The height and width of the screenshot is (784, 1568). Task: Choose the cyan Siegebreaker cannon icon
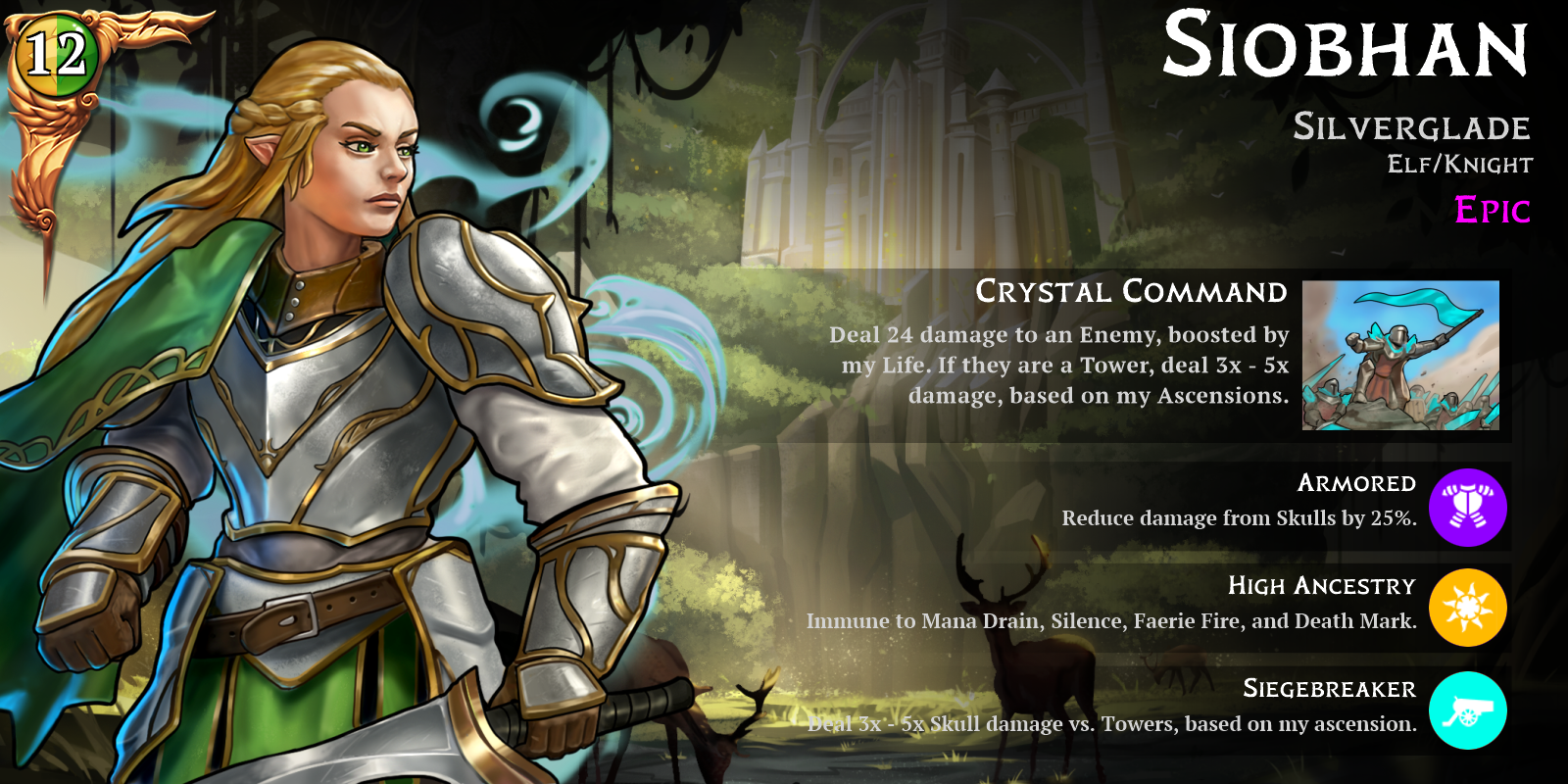point(1467,710)
